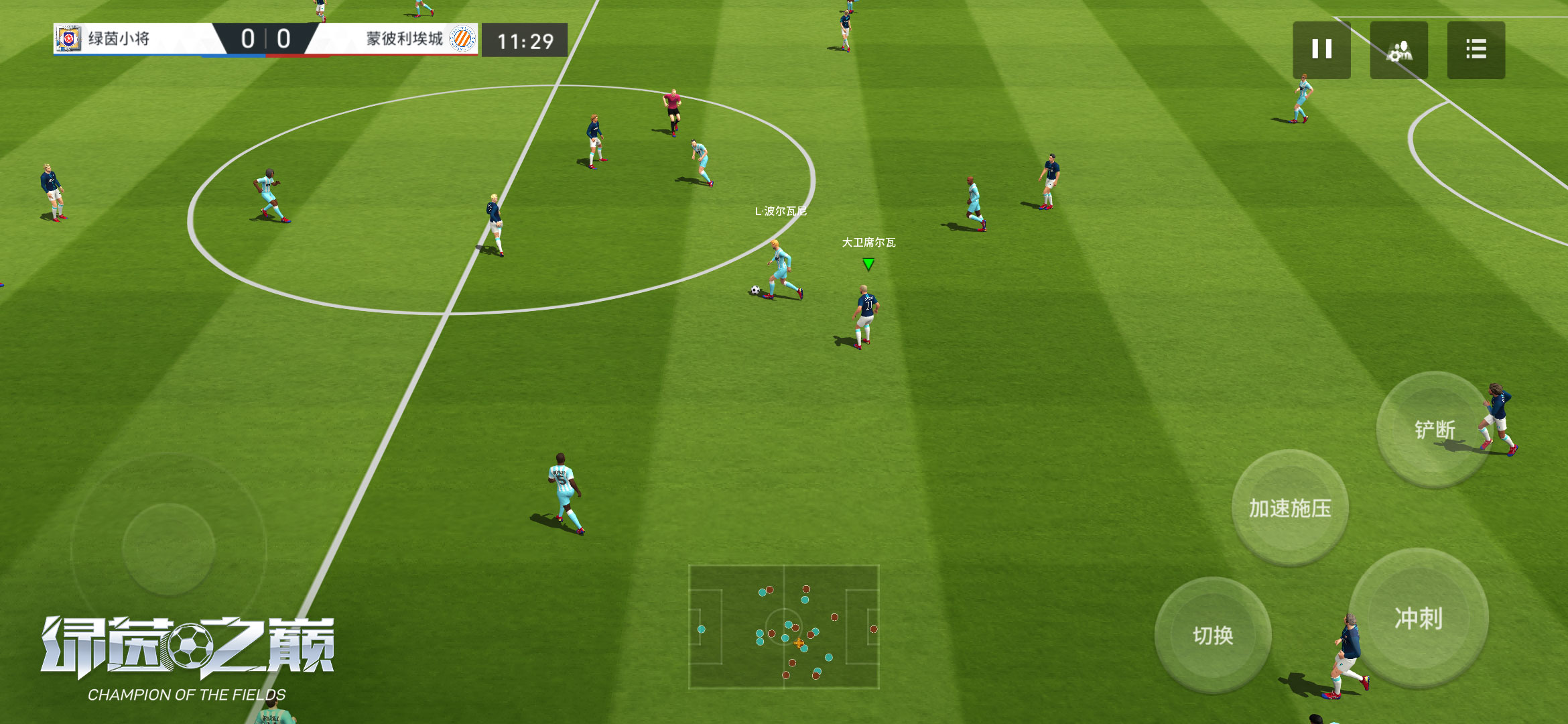The height and width of the screenshot is (724, 1568).
Task: Tap the 切换 switch player button
Action: 1213,635
